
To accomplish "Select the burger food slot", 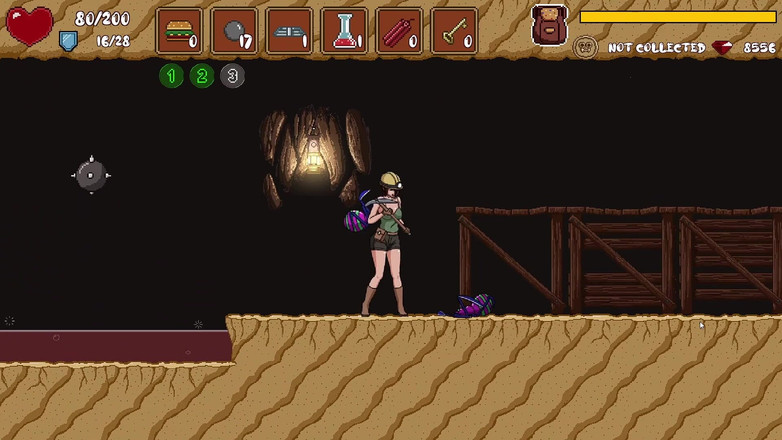I will point(180,31).
